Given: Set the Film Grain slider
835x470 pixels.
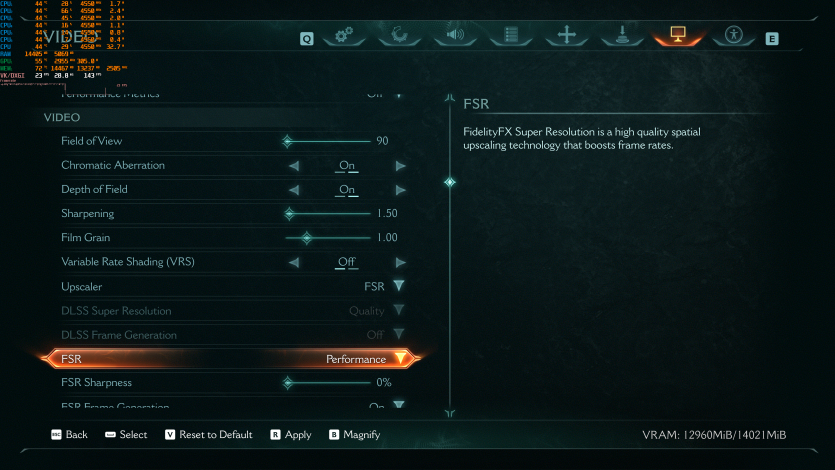Looking at the screenshot, I should click(307, 238).
